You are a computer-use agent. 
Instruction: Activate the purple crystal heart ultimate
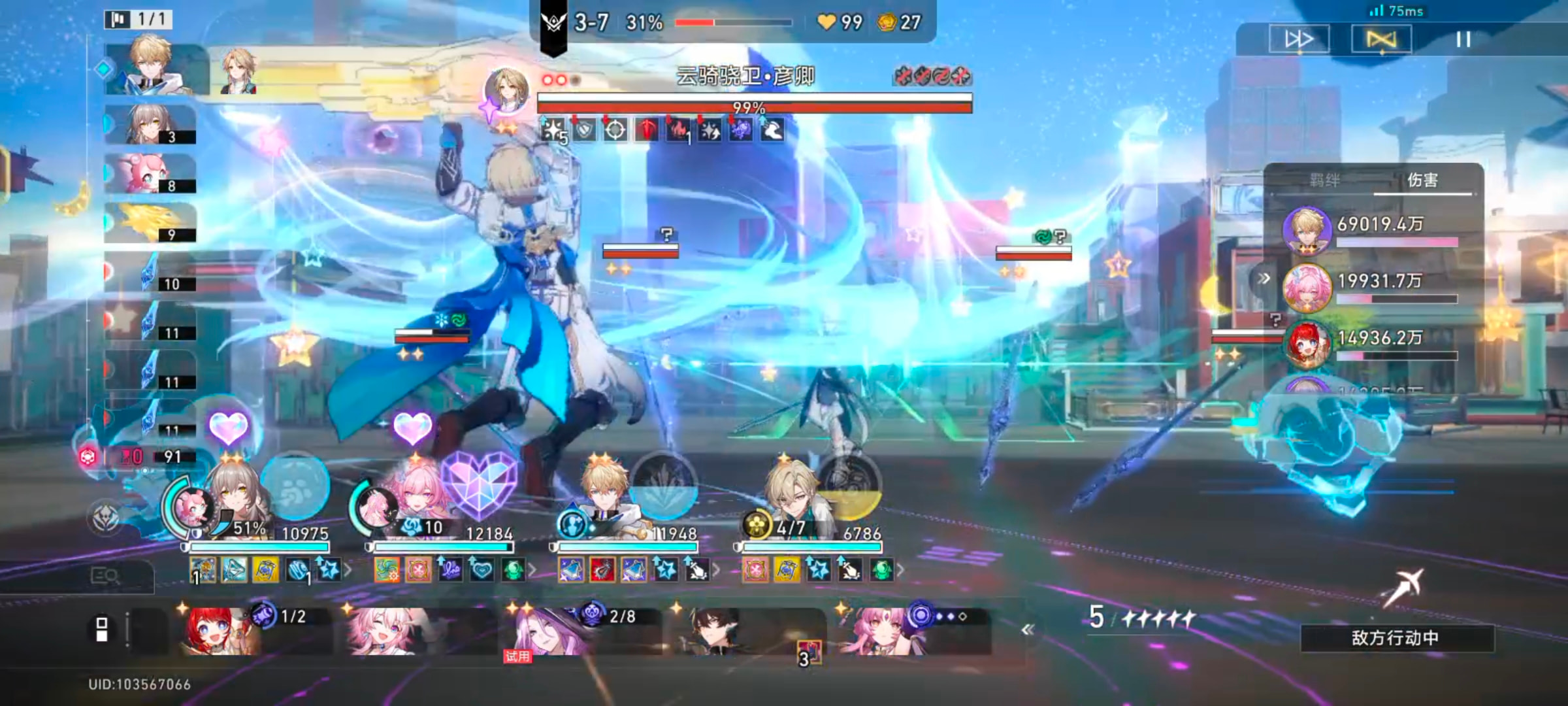[x=479, y=484]
